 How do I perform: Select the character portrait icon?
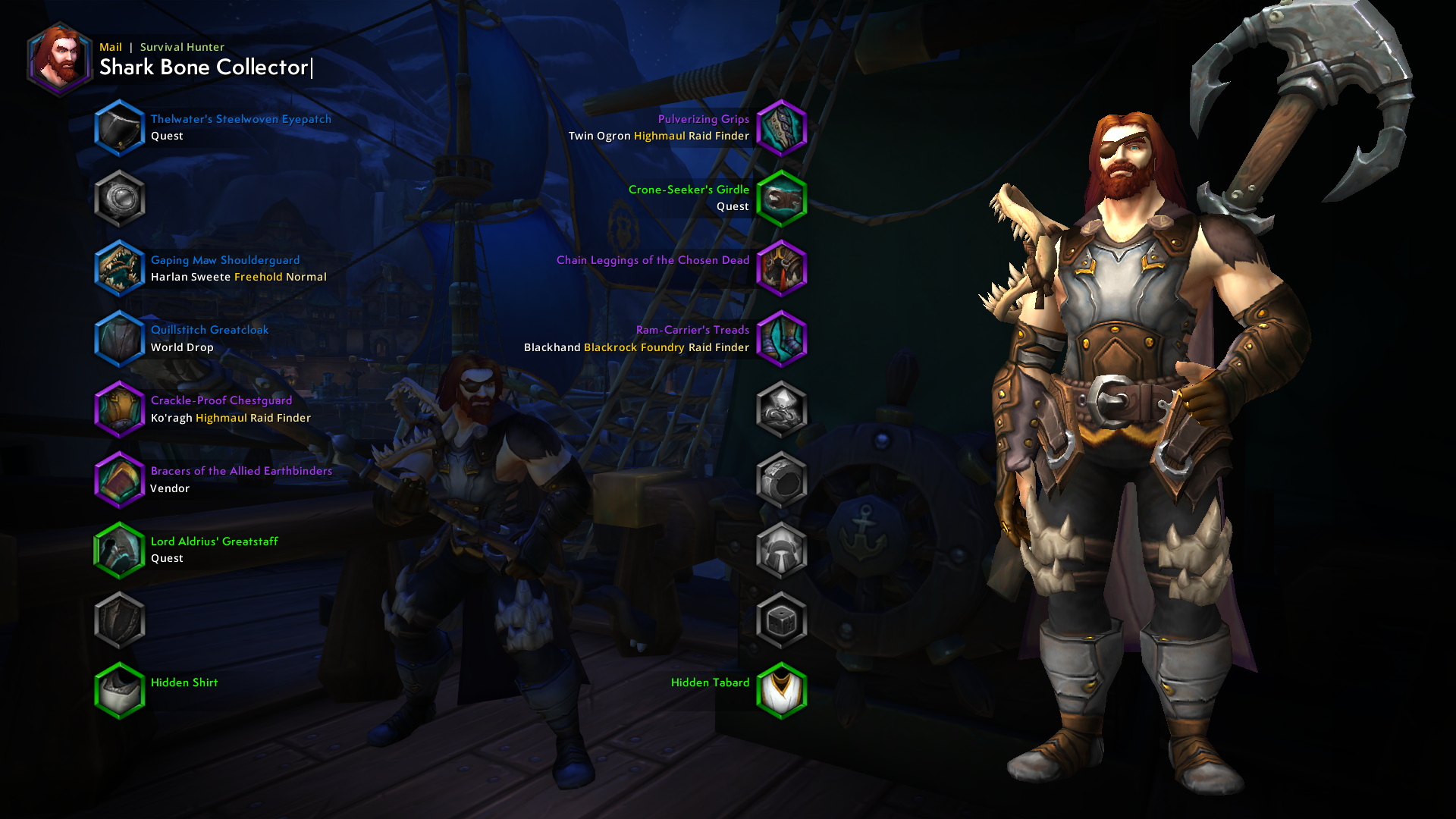pyautogui.click(x=59, y=59)
